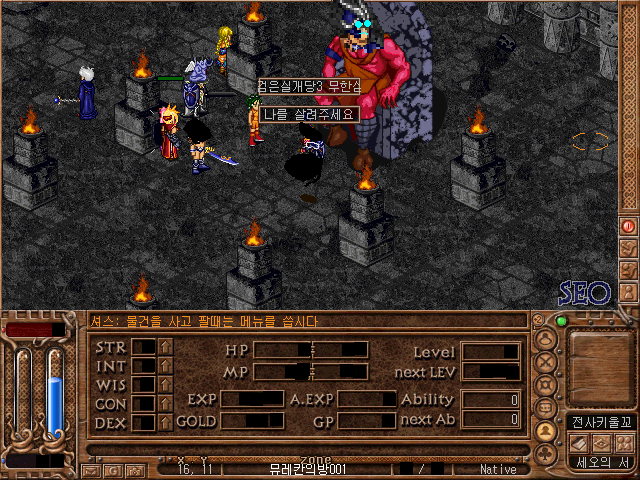Click the red pause-style round button
Screen dimensions: 640x480
(628, 226)
